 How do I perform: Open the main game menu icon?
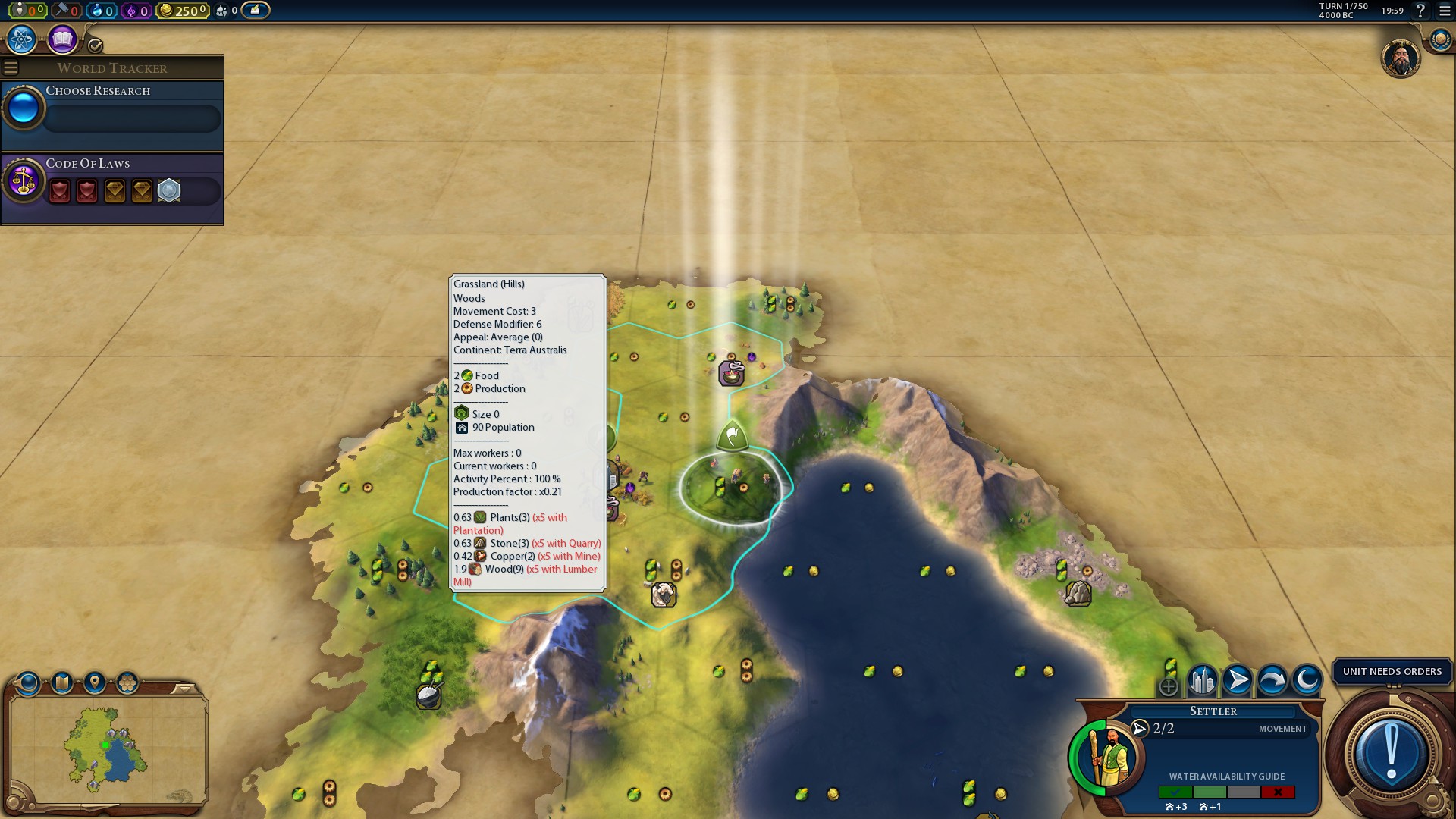1445,11
